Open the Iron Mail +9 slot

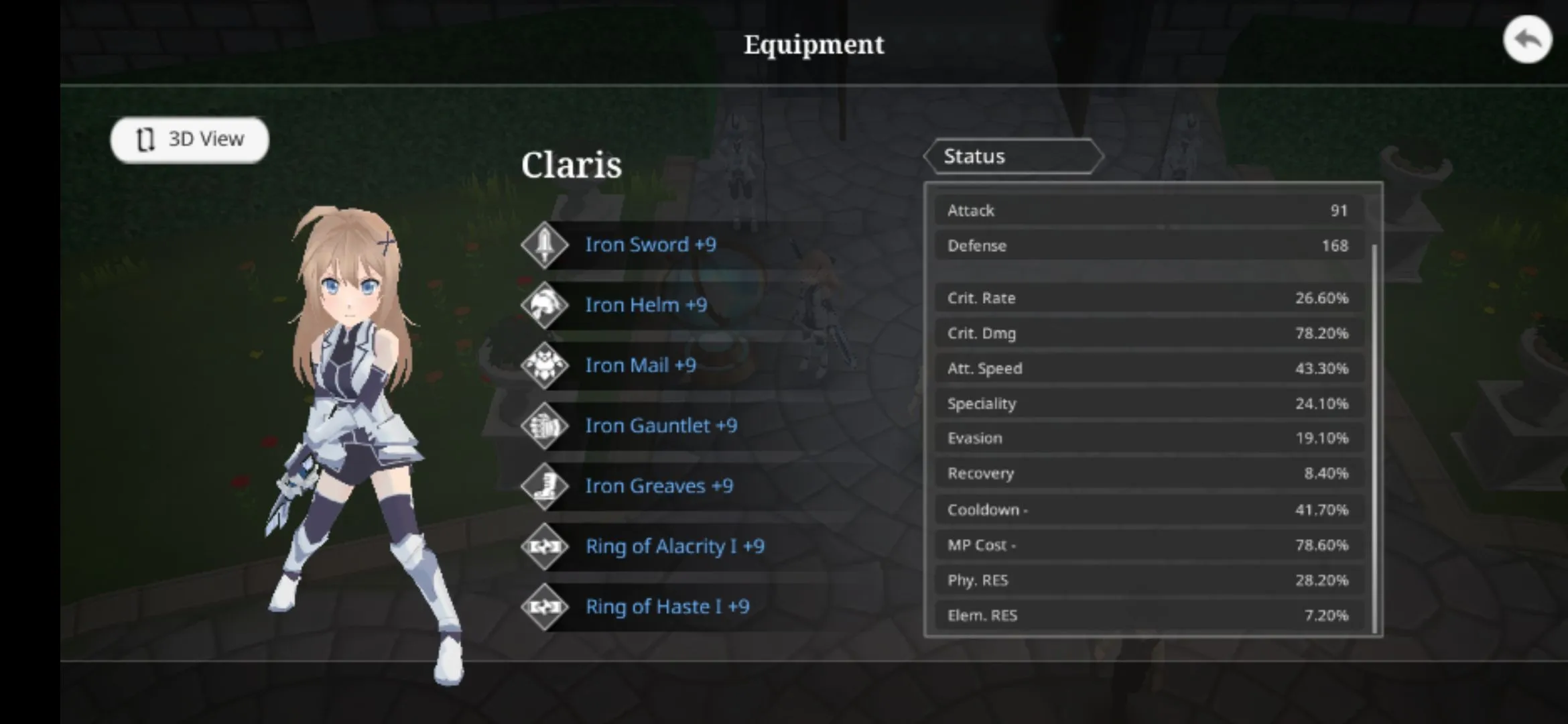(640, 365)
